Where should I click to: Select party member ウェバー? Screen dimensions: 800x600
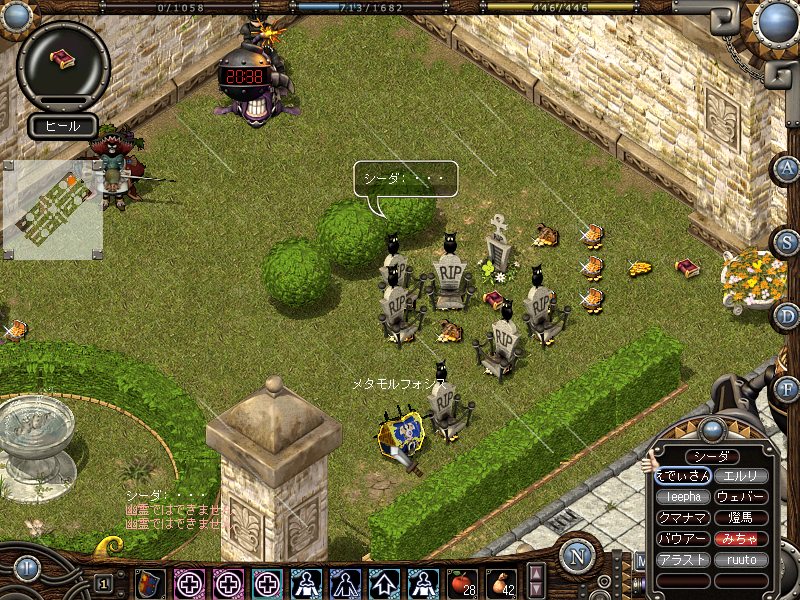point(741,497)
